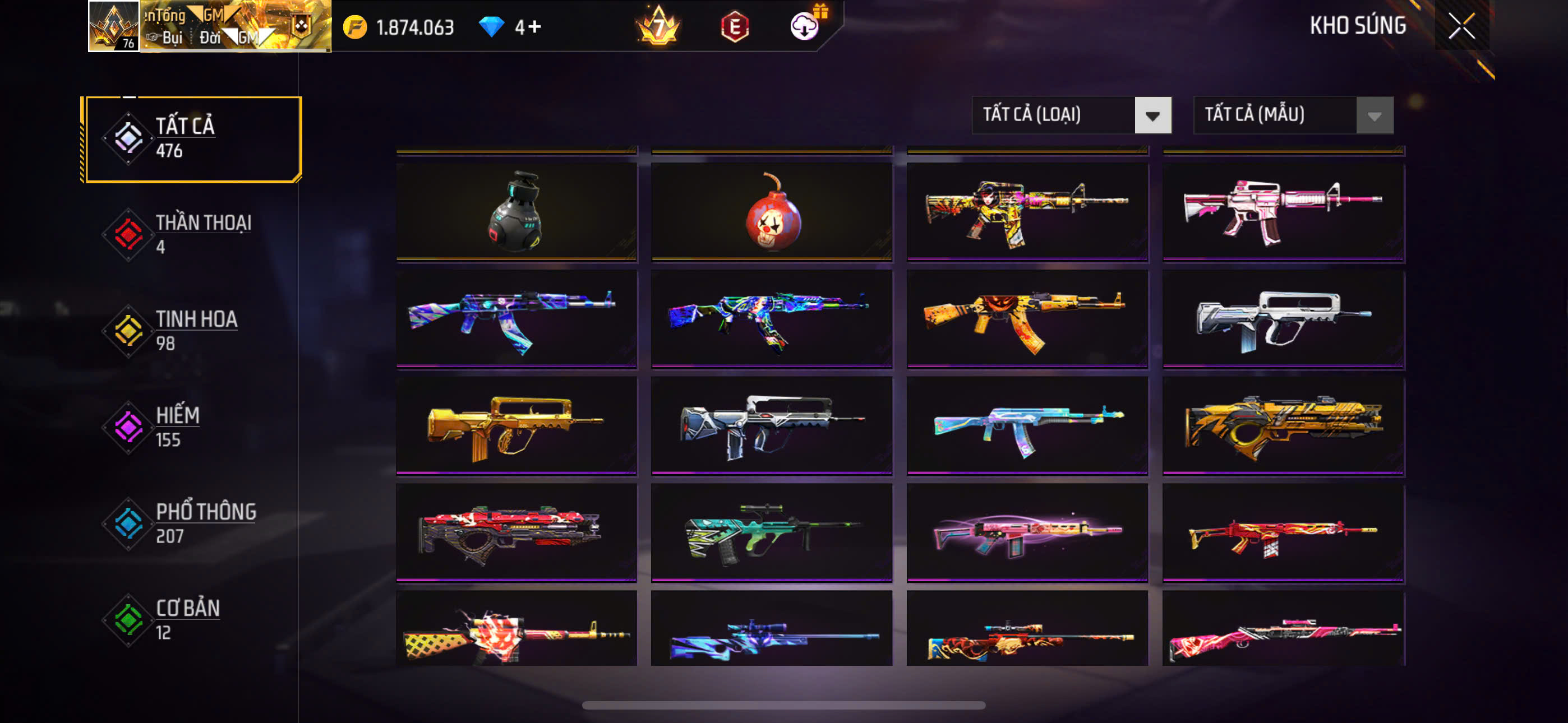Select the red clown bomb skin
This screenshot has height=723, width=1568.
[x=771, y=211]
